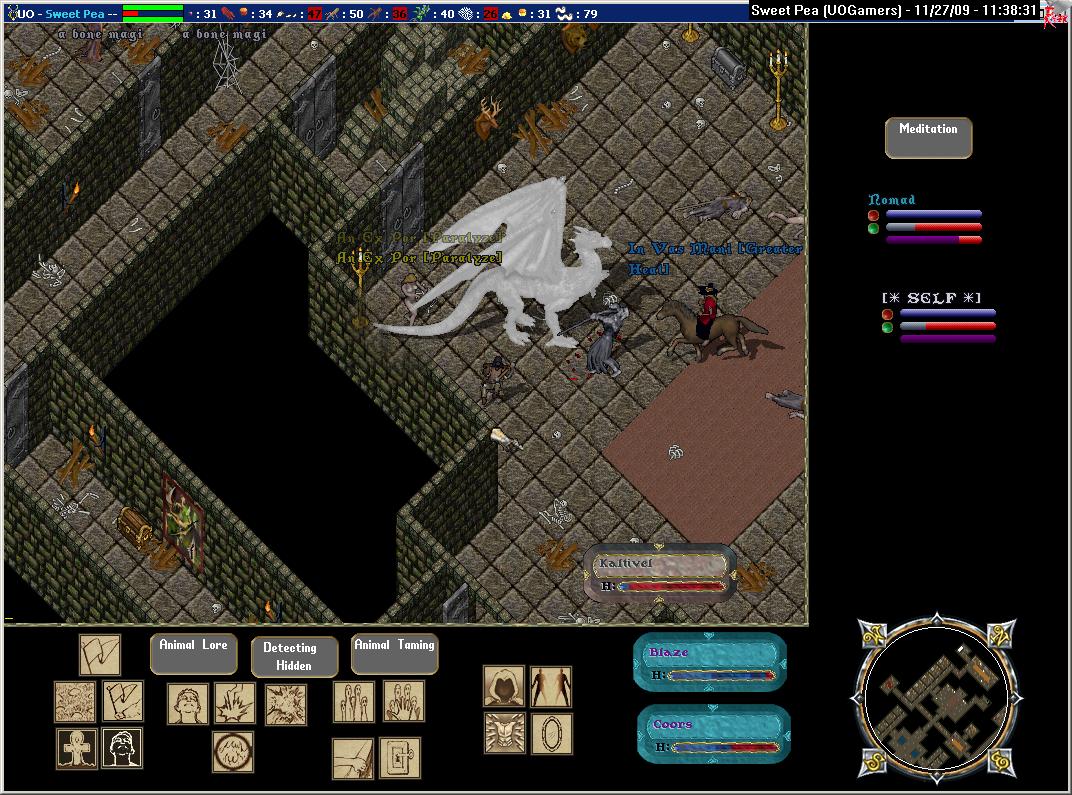
Task: Activate the twin figures spell icon
Action: [551, 687]
